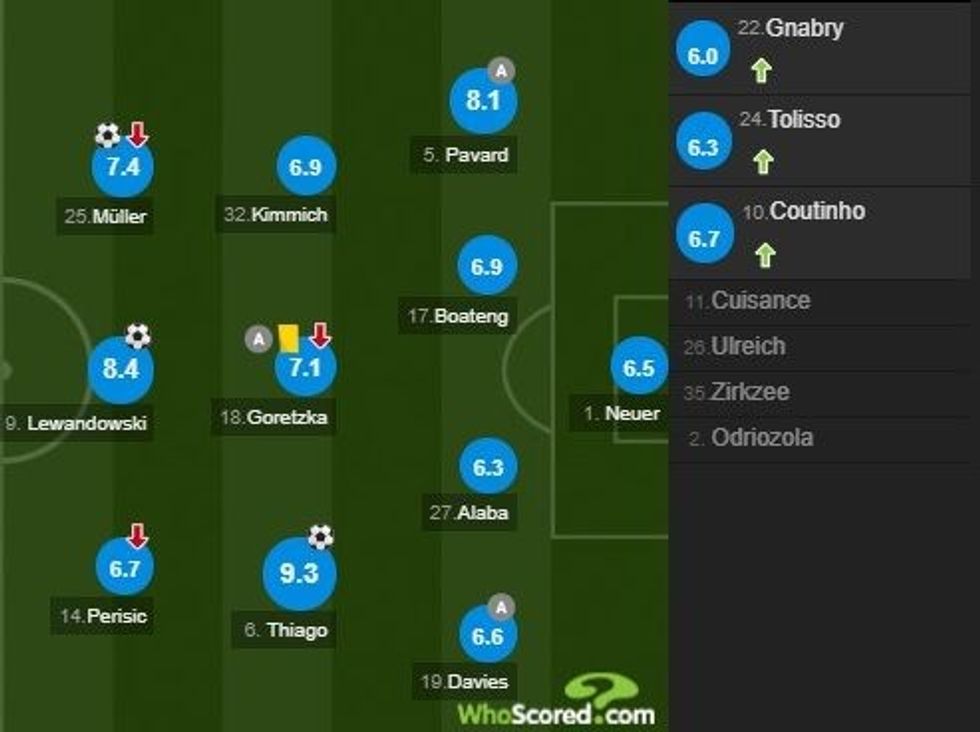Open the WhoScored.com logo link
The image size is (980, 732).
point(557,703)
